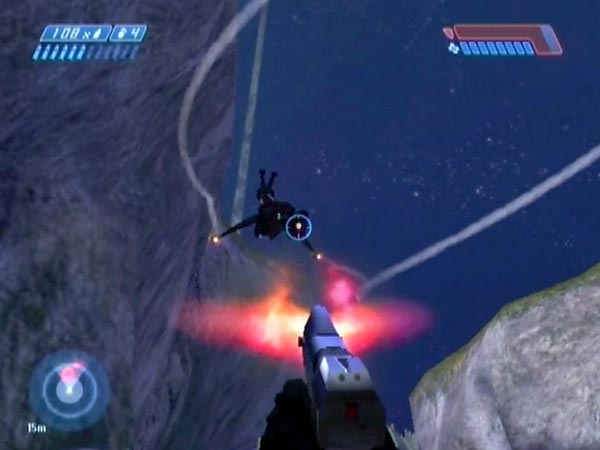The image size is (600, 450).
Task: Select the grenade icon beside the ammo count
Action: [123, 33]
